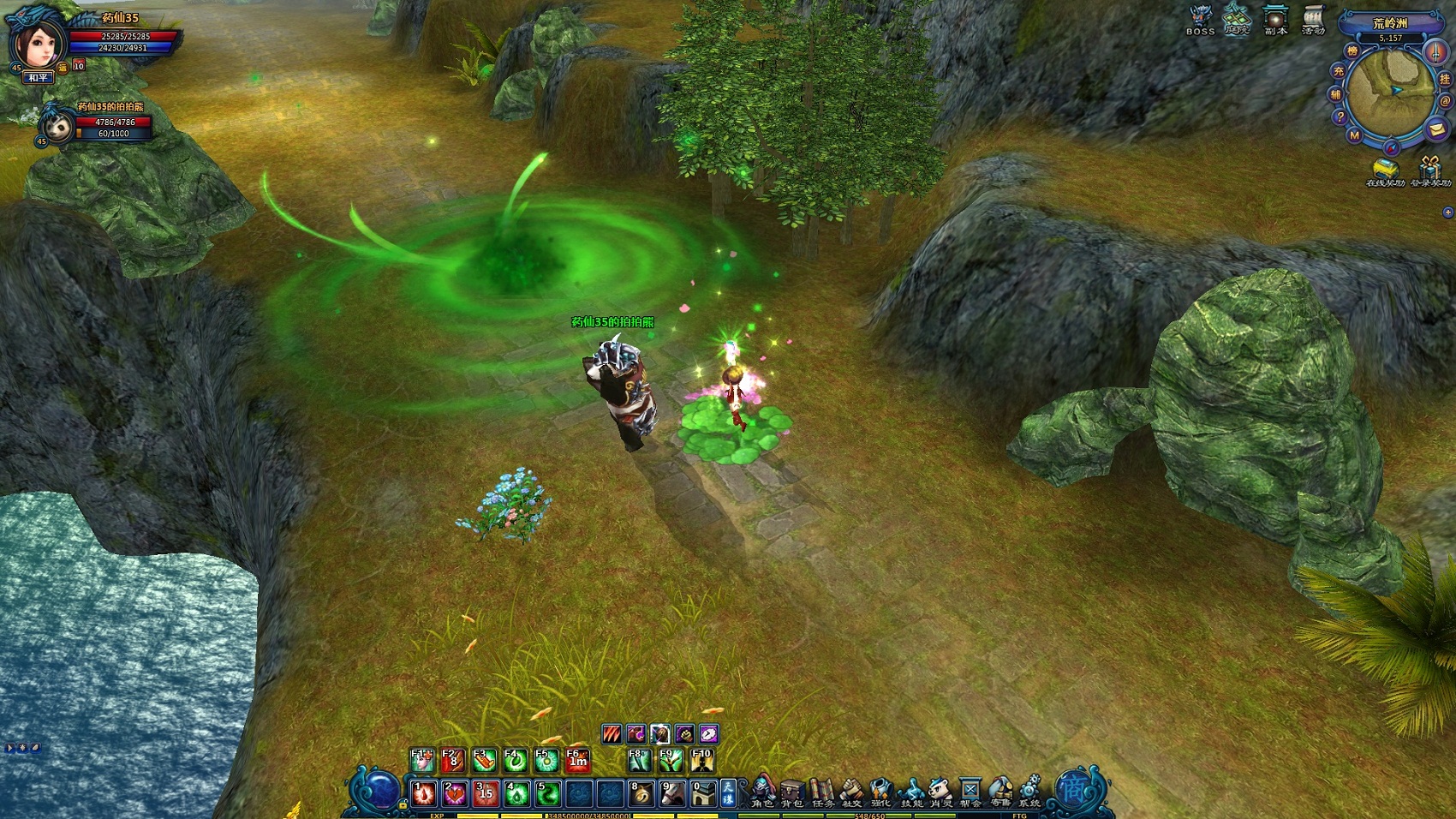Open the BOSS menu icon
Image resolution: width=1456 pixels, height=819 pixels.
[1201, 19]
